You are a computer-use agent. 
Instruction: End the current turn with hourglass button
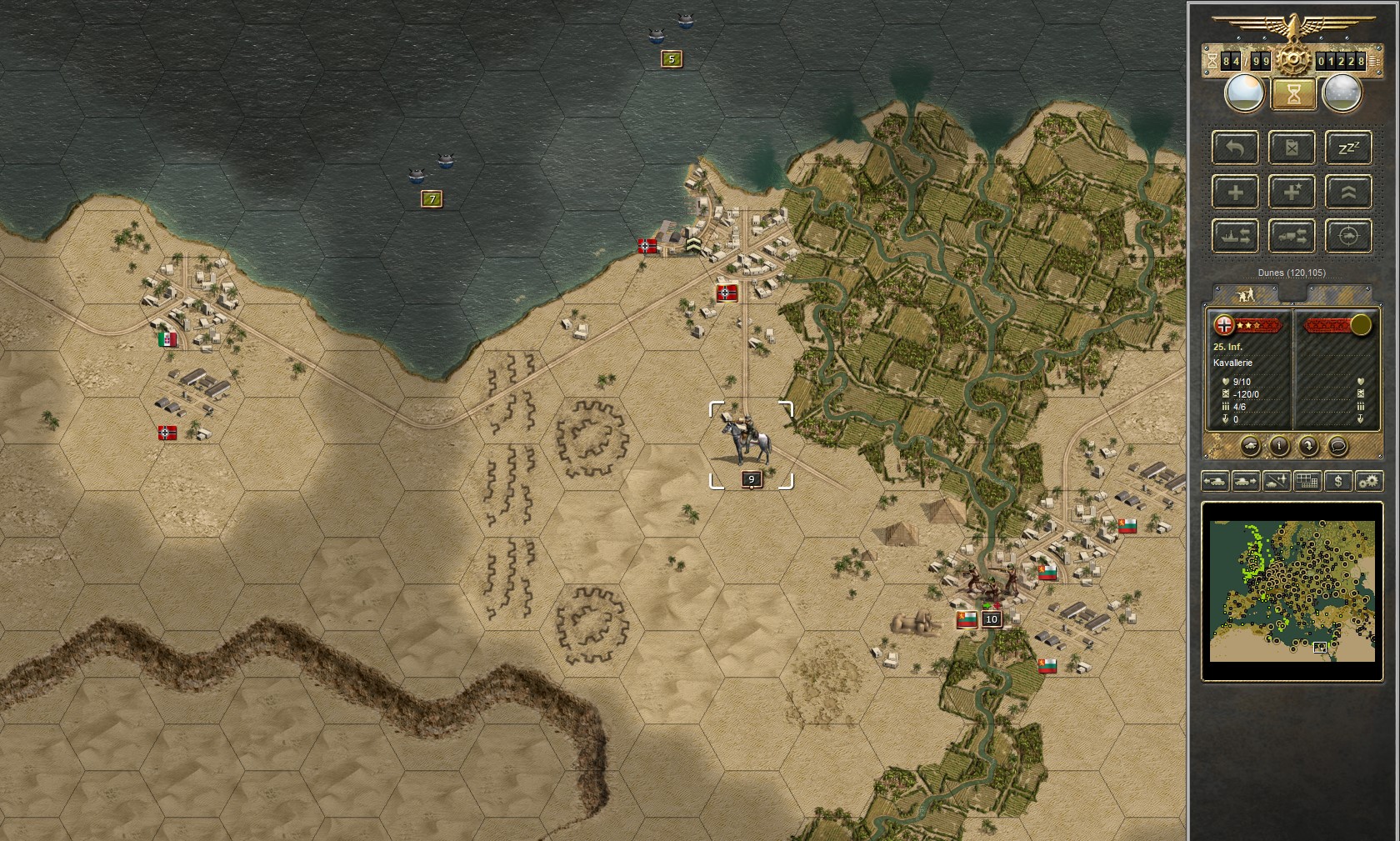coord(1292,94)
